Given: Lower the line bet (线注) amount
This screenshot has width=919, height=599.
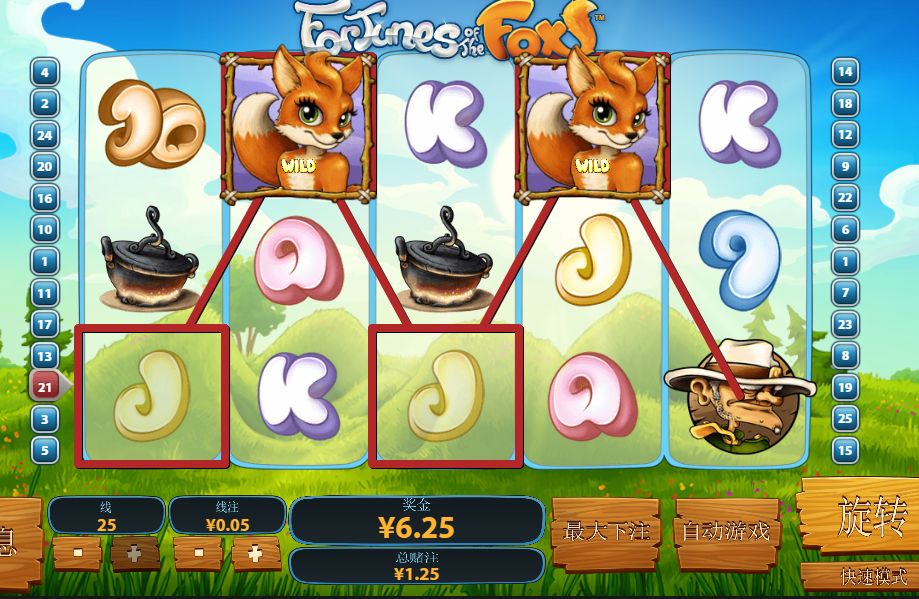Looking at the screenshot, I should coord(198,552).
